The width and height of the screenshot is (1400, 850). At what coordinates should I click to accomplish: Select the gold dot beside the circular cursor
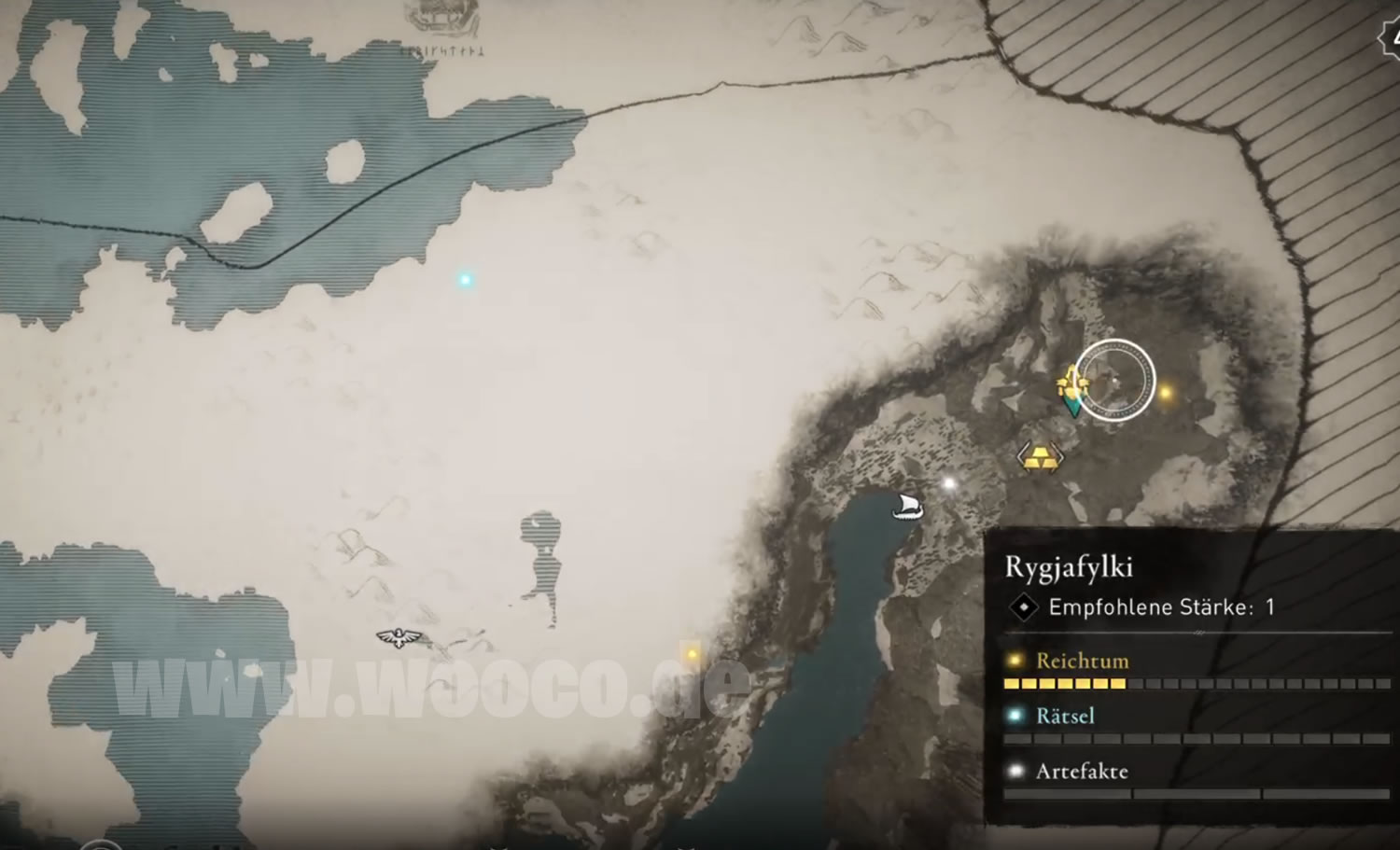(1165, 393)
